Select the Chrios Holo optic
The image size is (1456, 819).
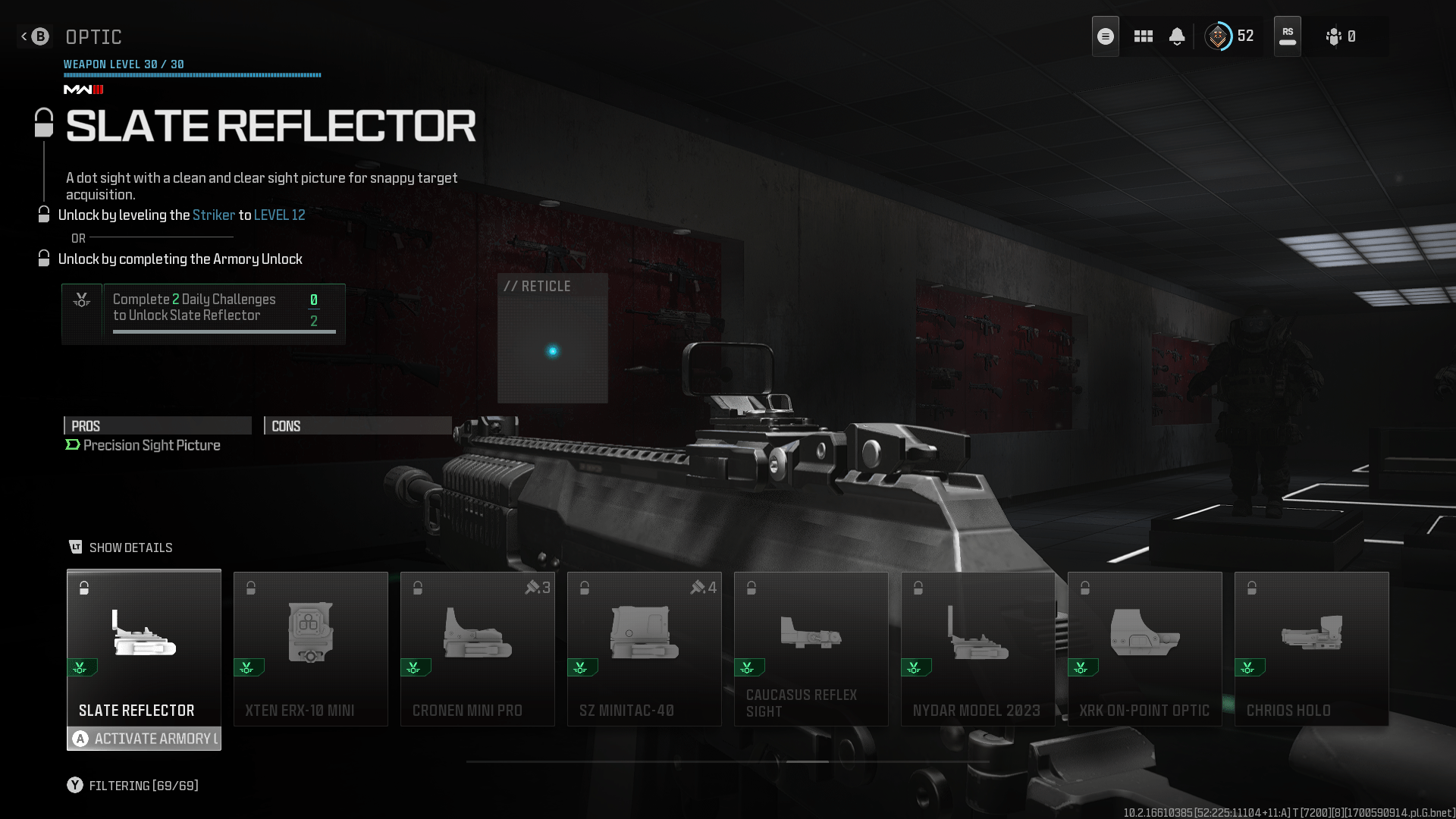[1311, 648]
